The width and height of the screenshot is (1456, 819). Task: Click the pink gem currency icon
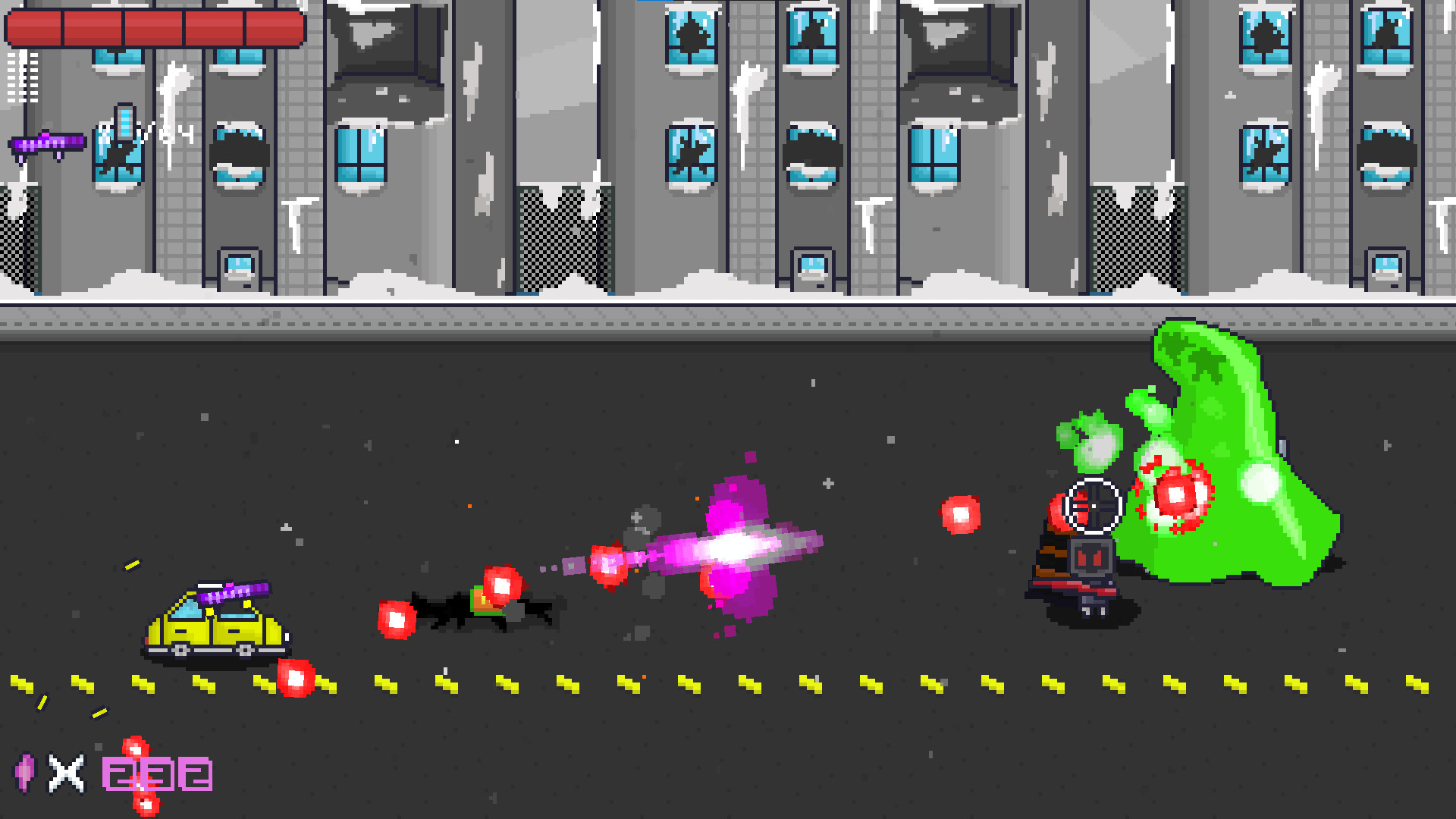click(x=25, y=773)
